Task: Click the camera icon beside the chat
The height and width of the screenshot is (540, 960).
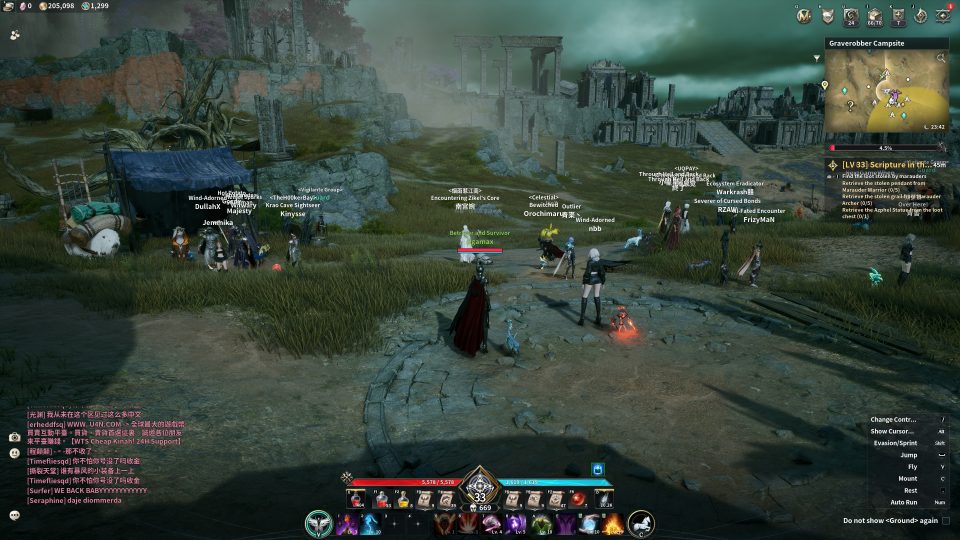Action: point(14,437)
